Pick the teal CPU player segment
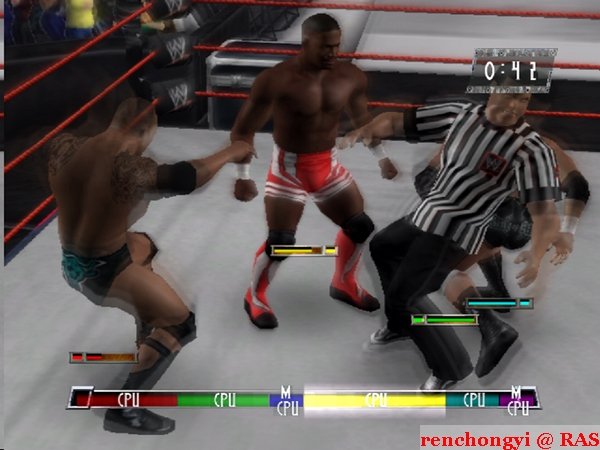The height and width of the screenshot is (450, 600). coord(473,399)
